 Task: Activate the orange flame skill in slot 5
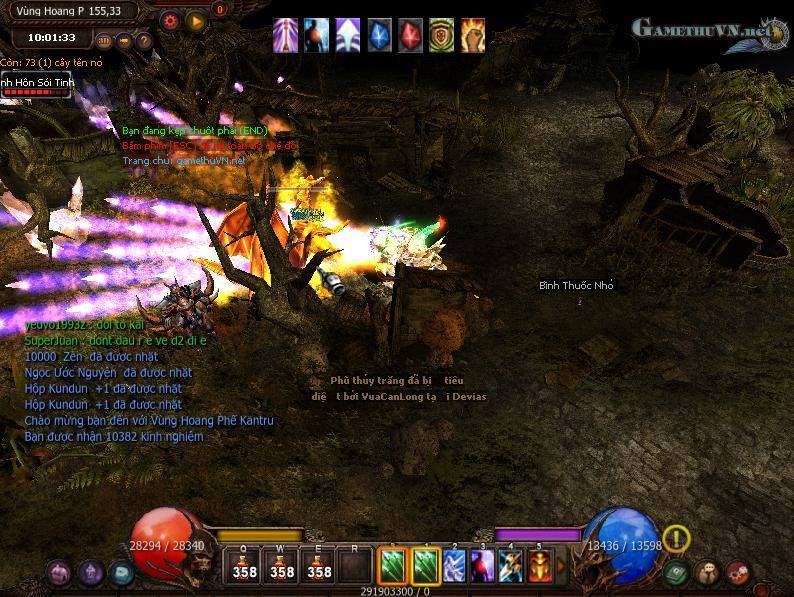click(x=539, y=566)
